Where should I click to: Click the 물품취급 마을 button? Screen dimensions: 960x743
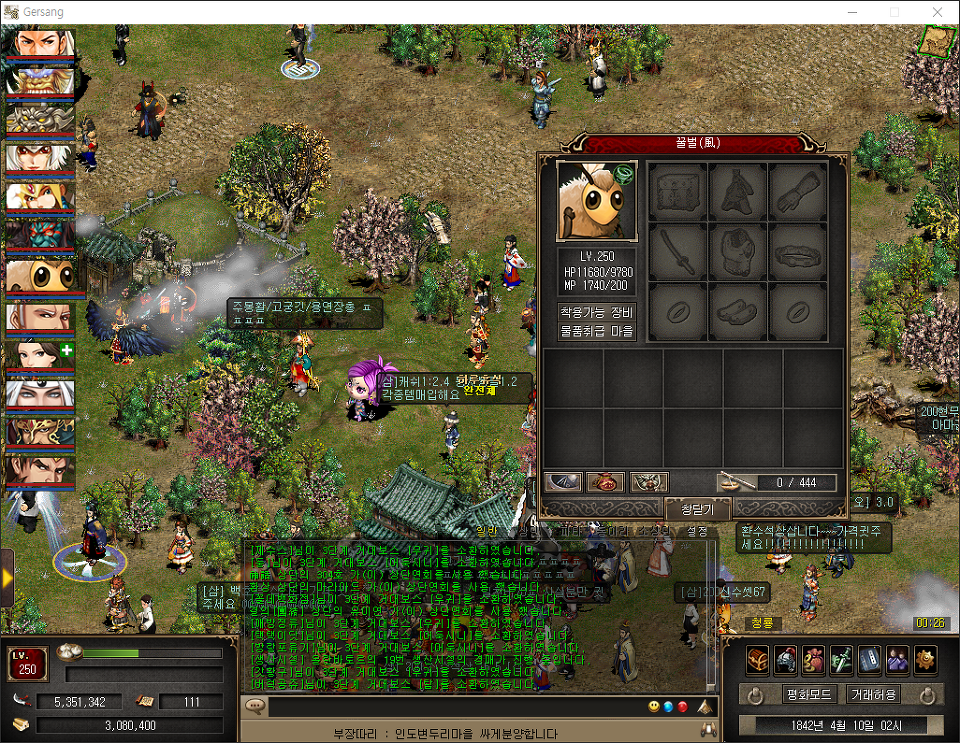(x=597, y=331)
